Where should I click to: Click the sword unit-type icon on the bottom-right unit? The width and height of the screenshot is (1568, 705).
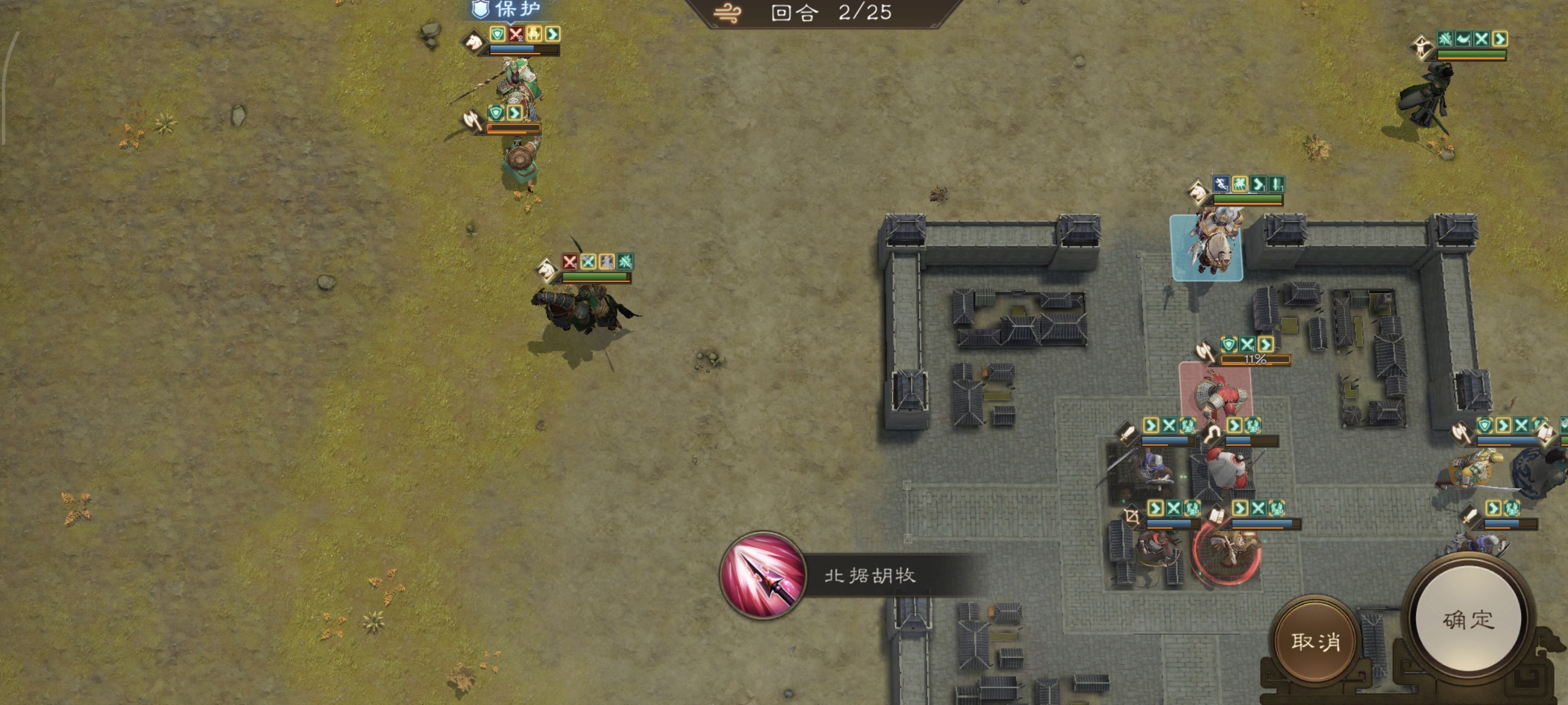point(1470,515)
